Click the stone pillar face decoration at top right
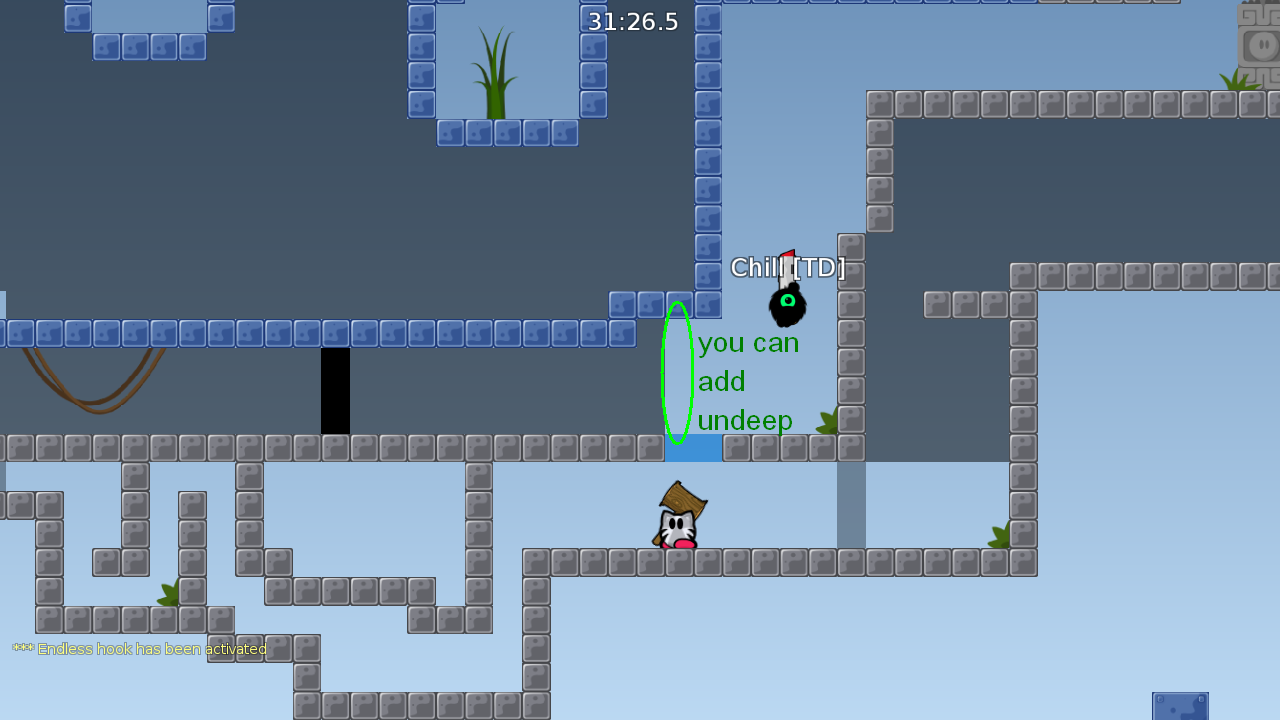The width and height of the screenshot is (1280, 720). coord(1262,45)
